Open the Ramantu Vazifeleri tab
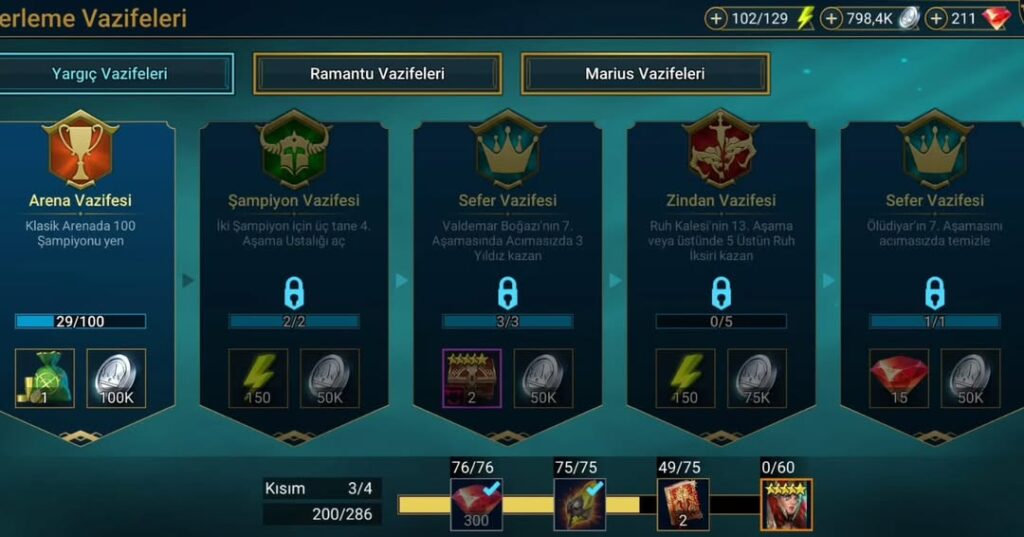Viewport: 1024px width, 537px height. (377, 74)
